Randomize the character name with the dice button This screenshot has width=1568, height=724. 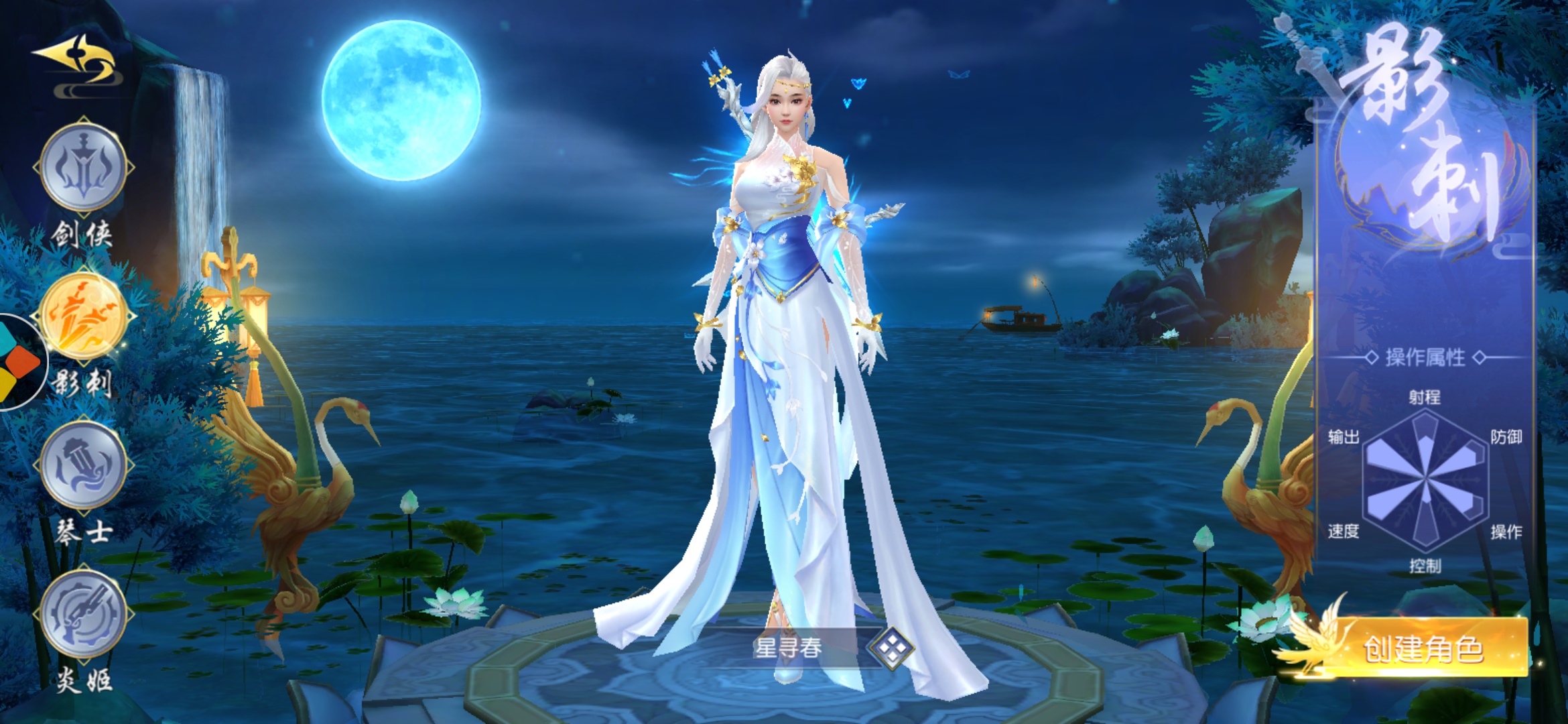[x=891, y=648]
